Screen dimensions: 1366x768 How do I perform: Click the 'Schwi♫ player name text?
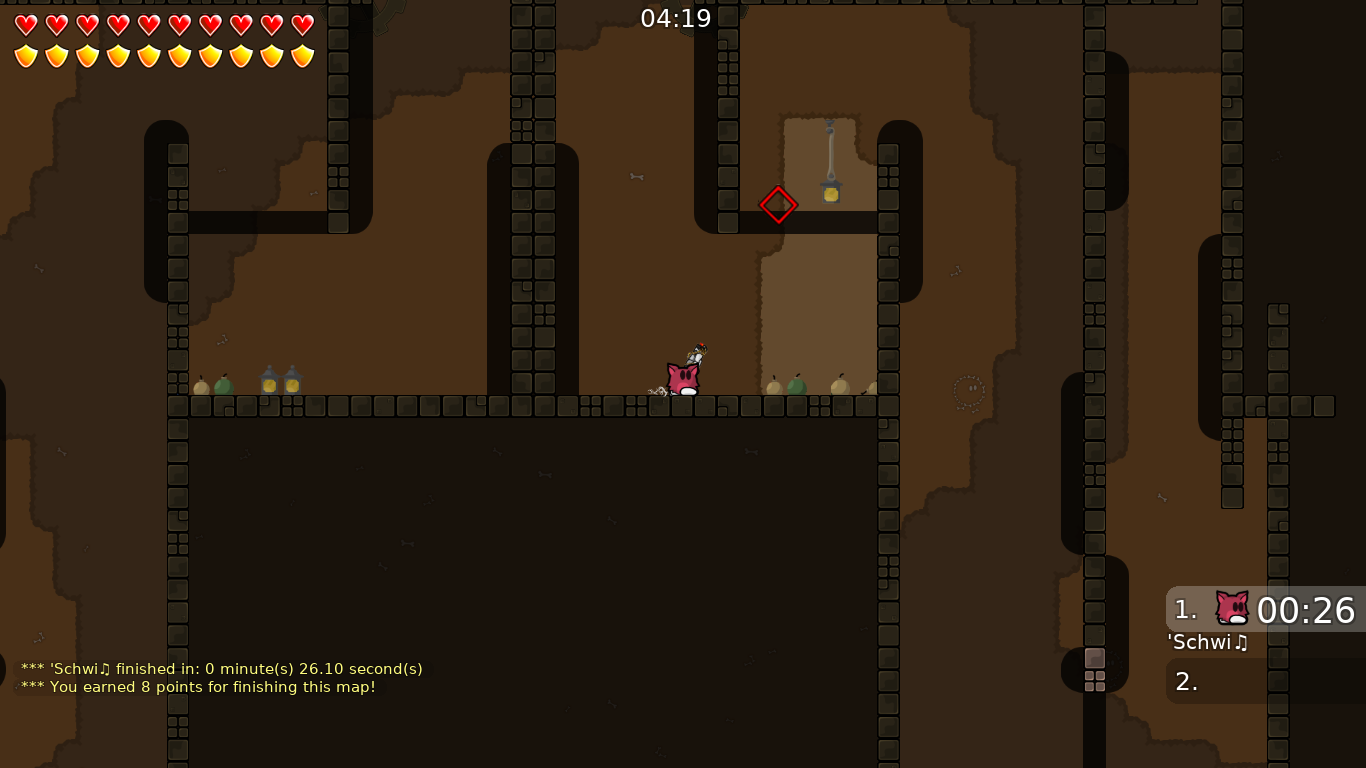[1207, 643]
